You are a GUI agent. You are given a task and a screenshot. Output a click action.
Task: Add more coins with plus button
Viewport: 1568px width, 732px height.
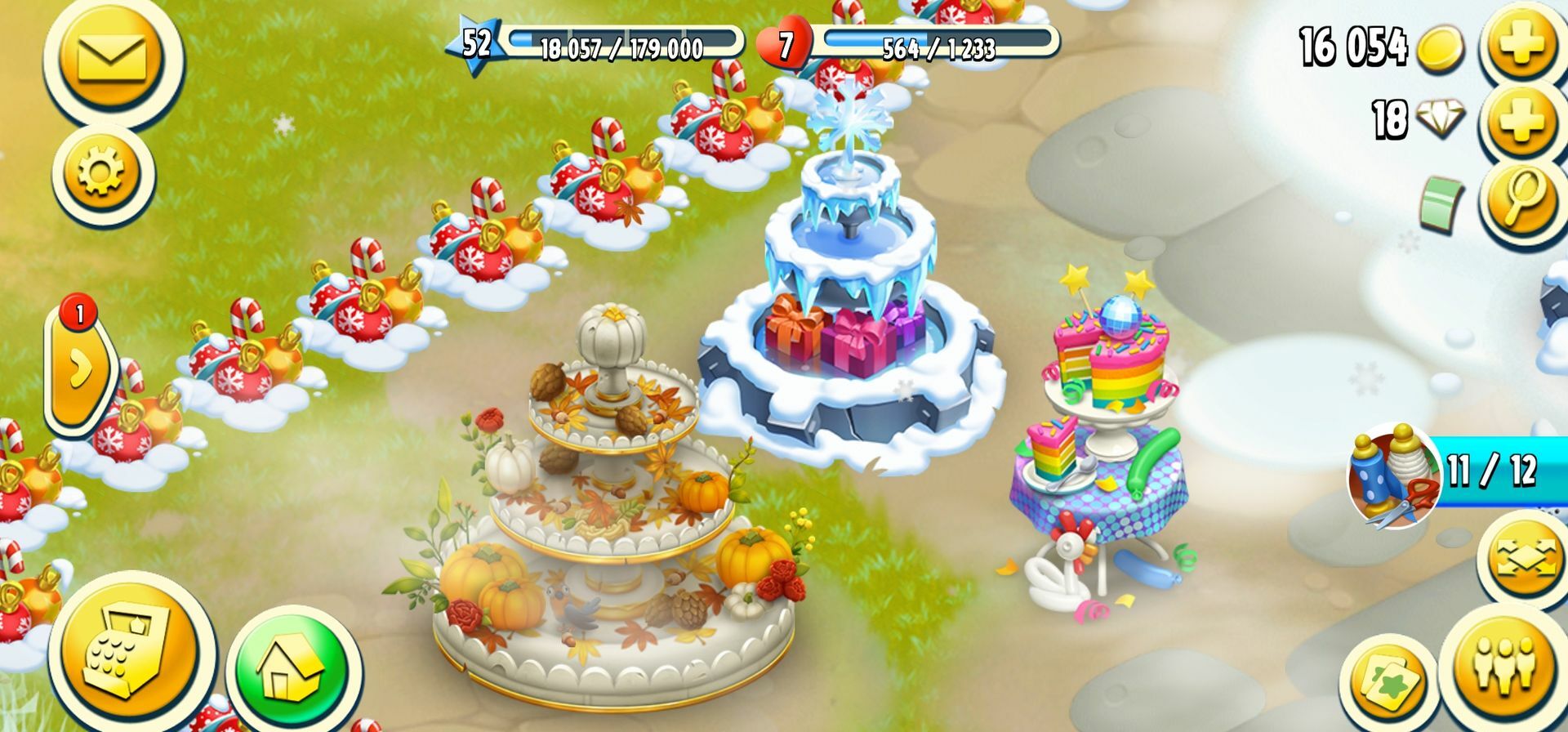tap(1521, 45)
